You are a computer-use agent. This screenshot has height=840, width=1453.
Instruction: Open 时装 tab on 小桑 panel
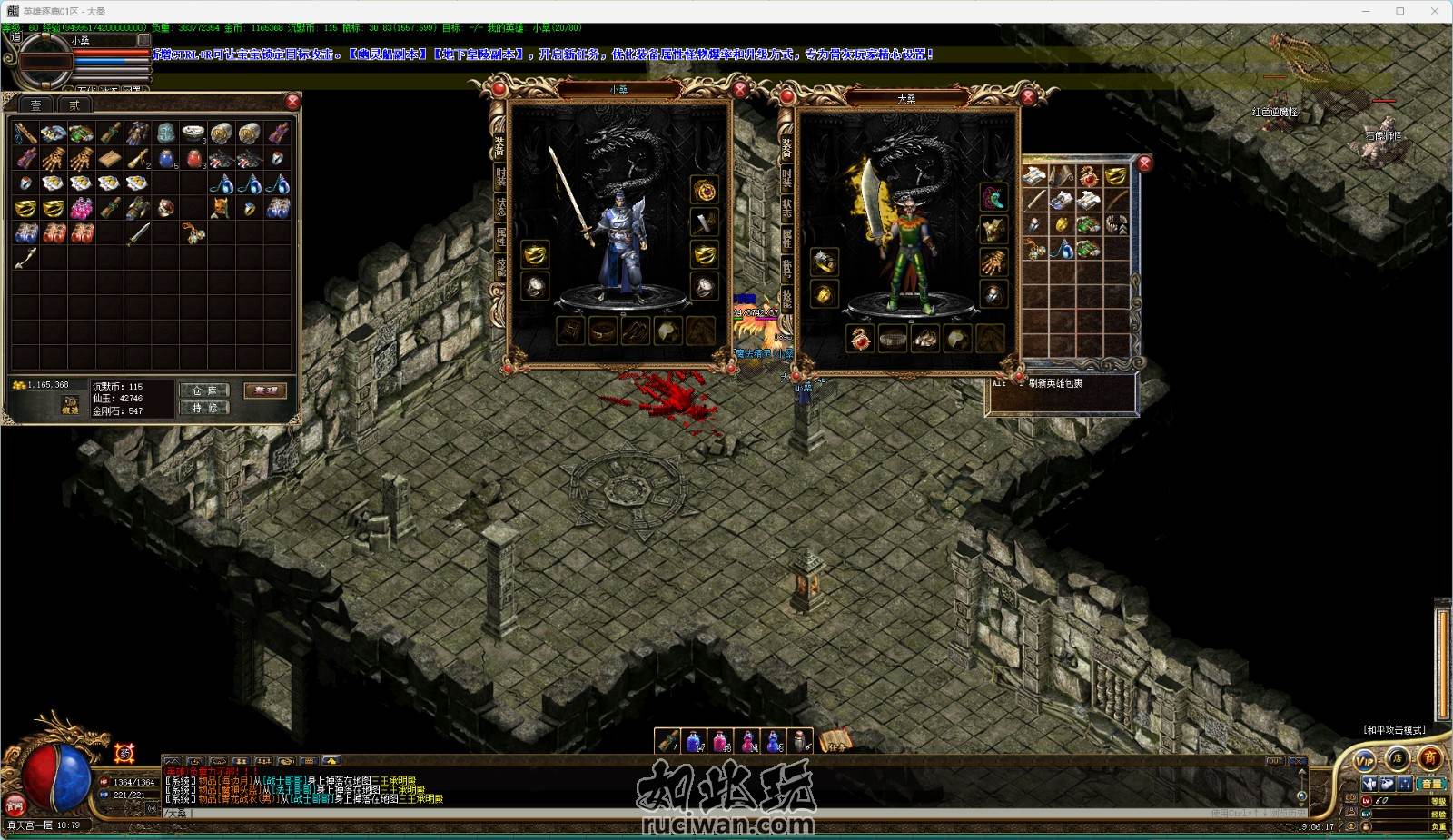click(x=500, y=175)
